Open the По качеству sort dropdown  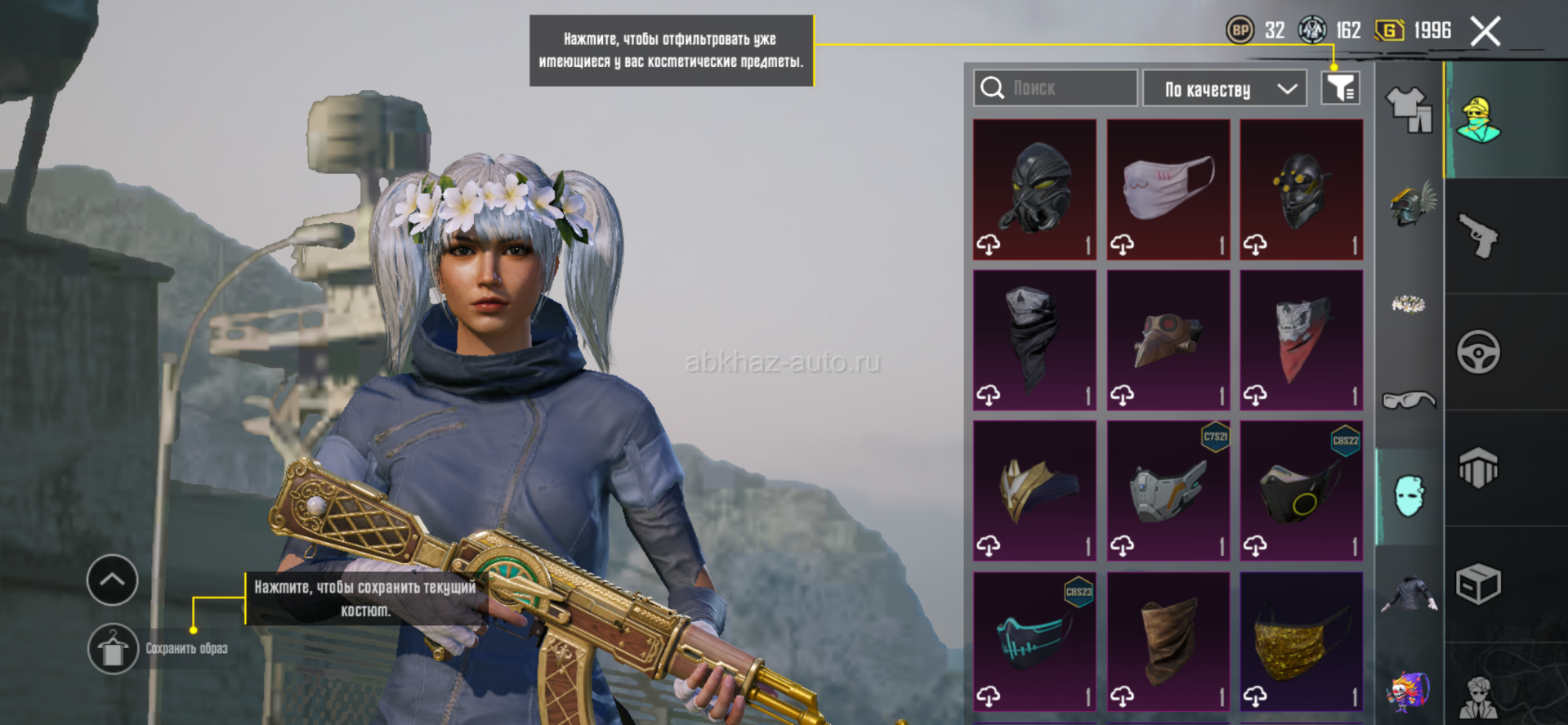coord(1223,88)
